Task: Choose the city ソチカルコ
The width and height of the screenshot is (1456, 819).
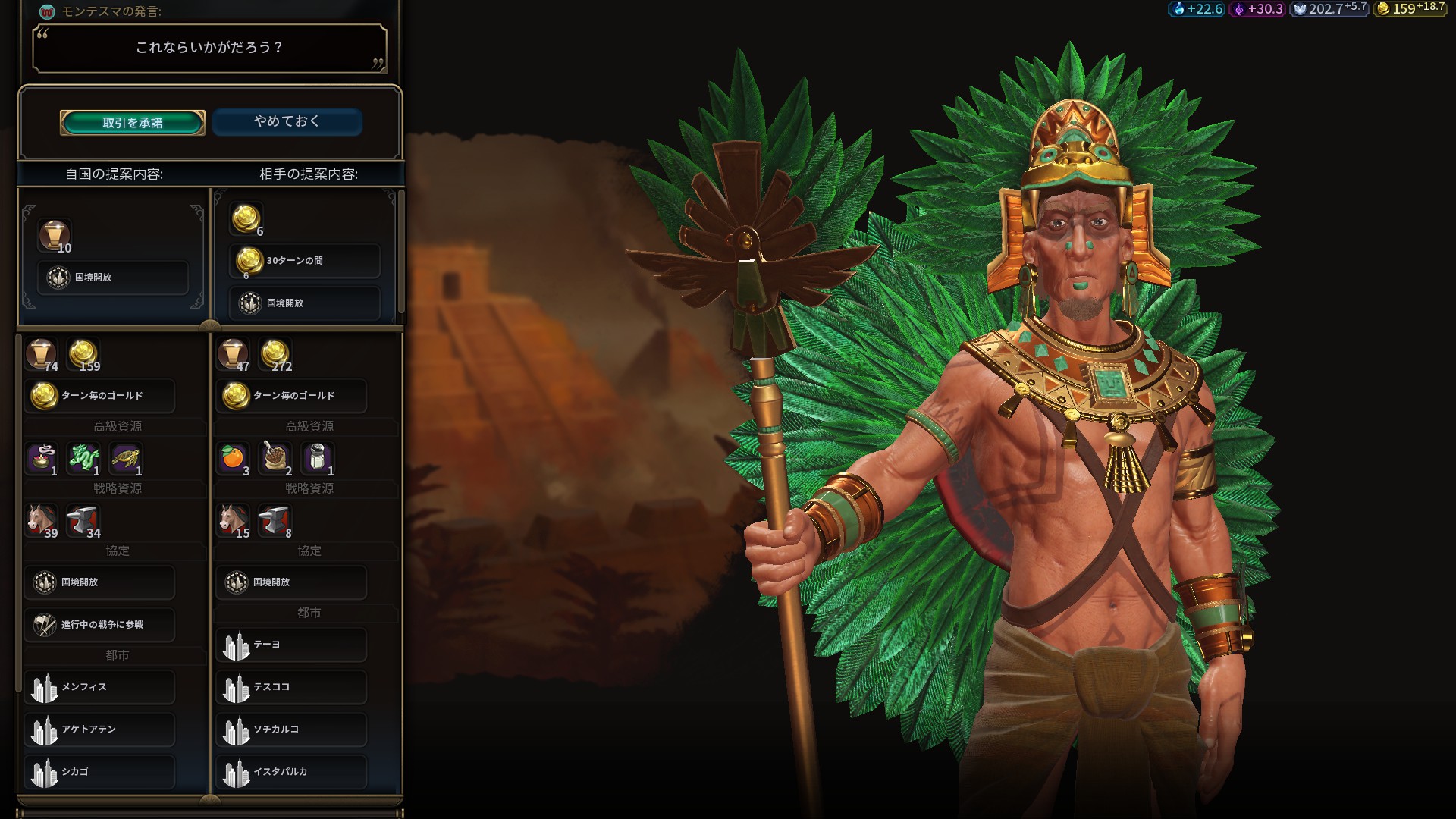Action: coord(291,730)
